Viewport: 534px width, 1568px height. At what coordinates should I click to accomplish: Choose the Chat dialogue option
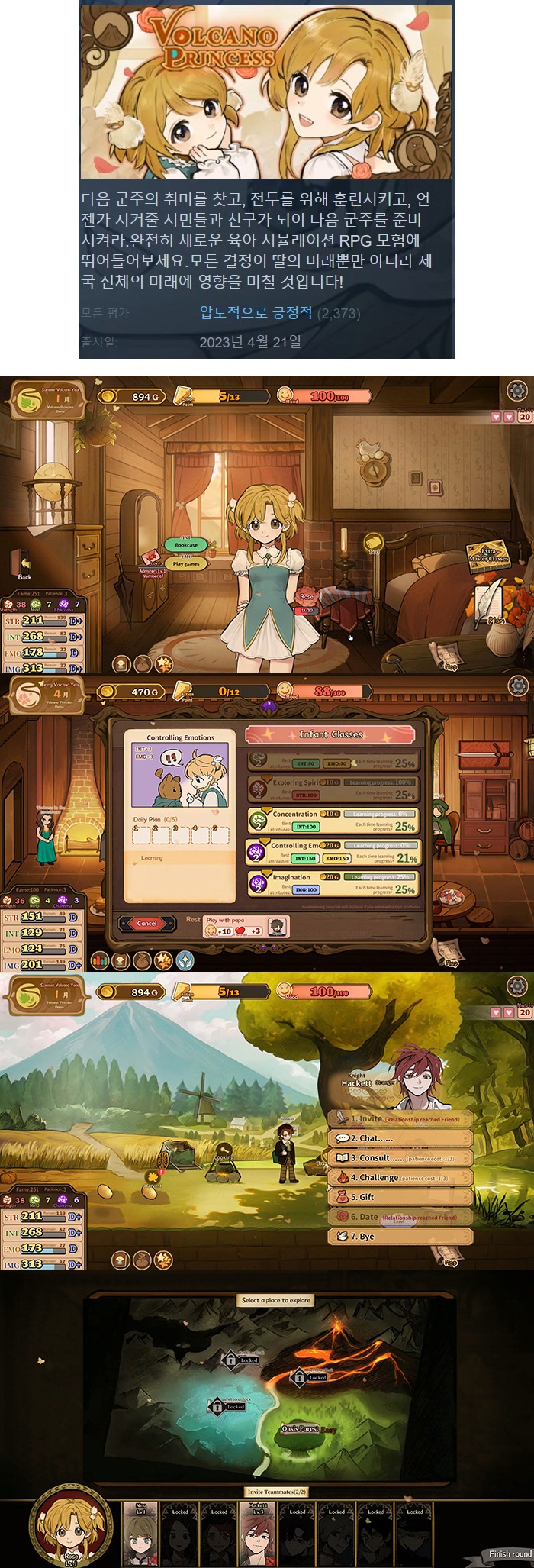point(400,1137)
